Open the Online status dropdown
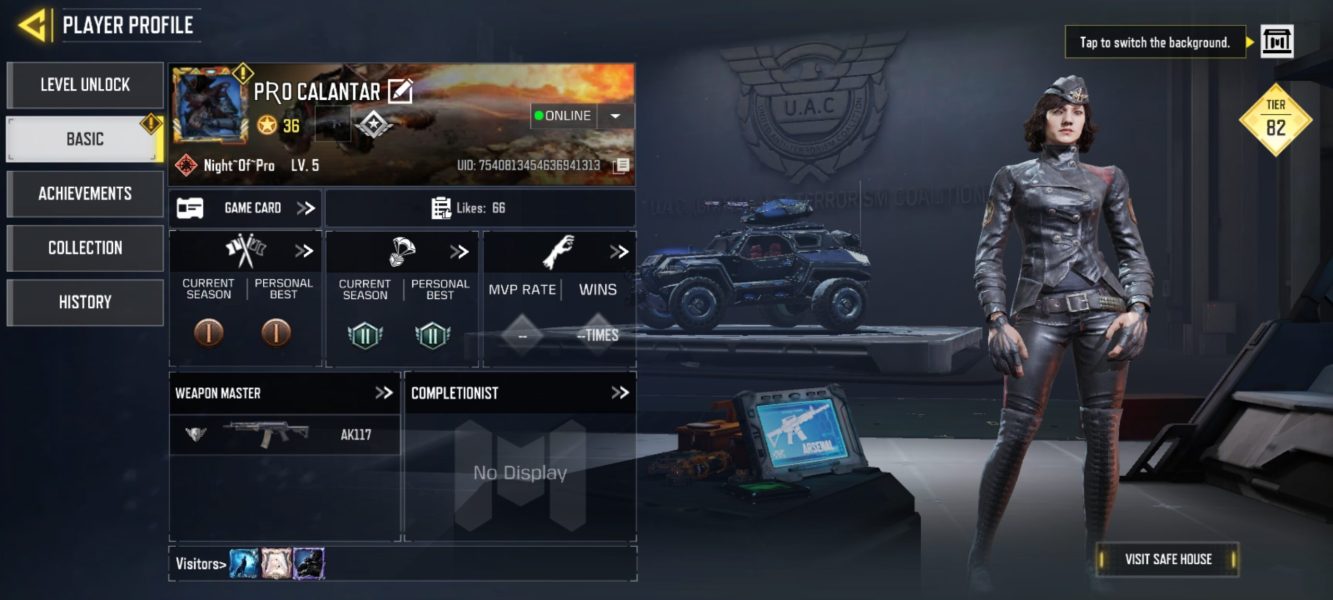1333x600 pixels. 615,116
